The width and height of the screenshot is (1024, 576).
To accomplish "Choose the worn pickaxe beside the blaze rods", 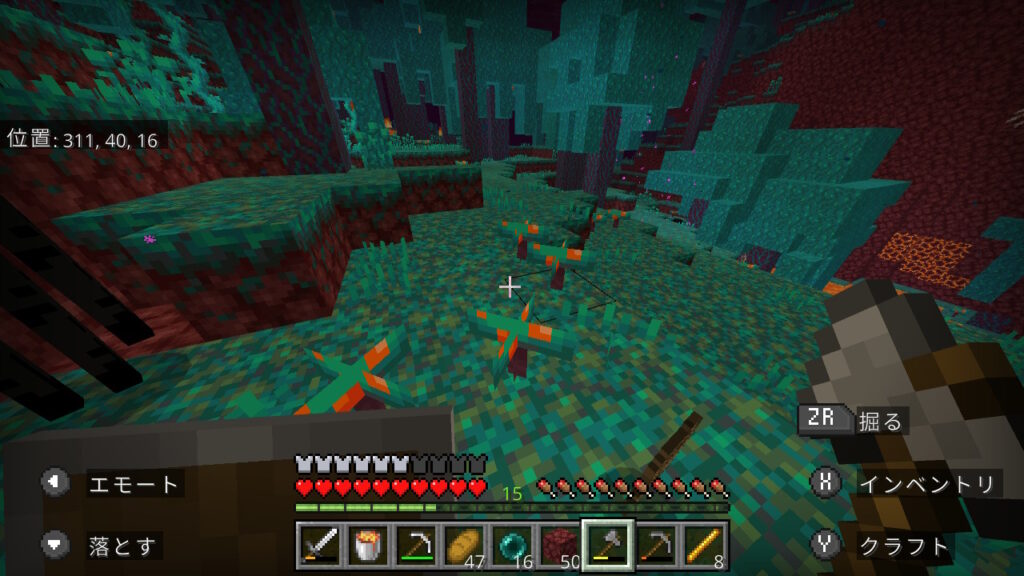I will click(x=655, y=545).
